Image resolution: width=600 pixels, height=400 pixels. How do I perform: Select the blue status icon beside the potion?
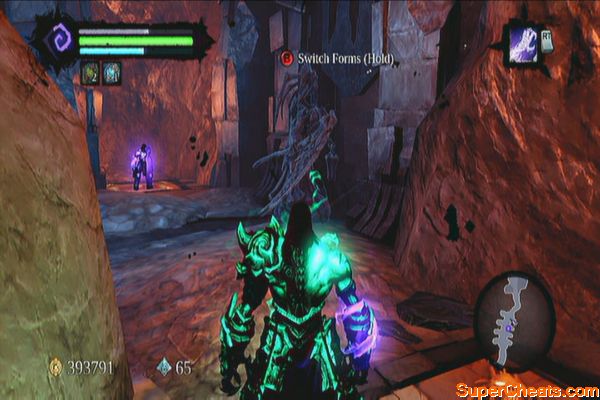tap(111, 72)
